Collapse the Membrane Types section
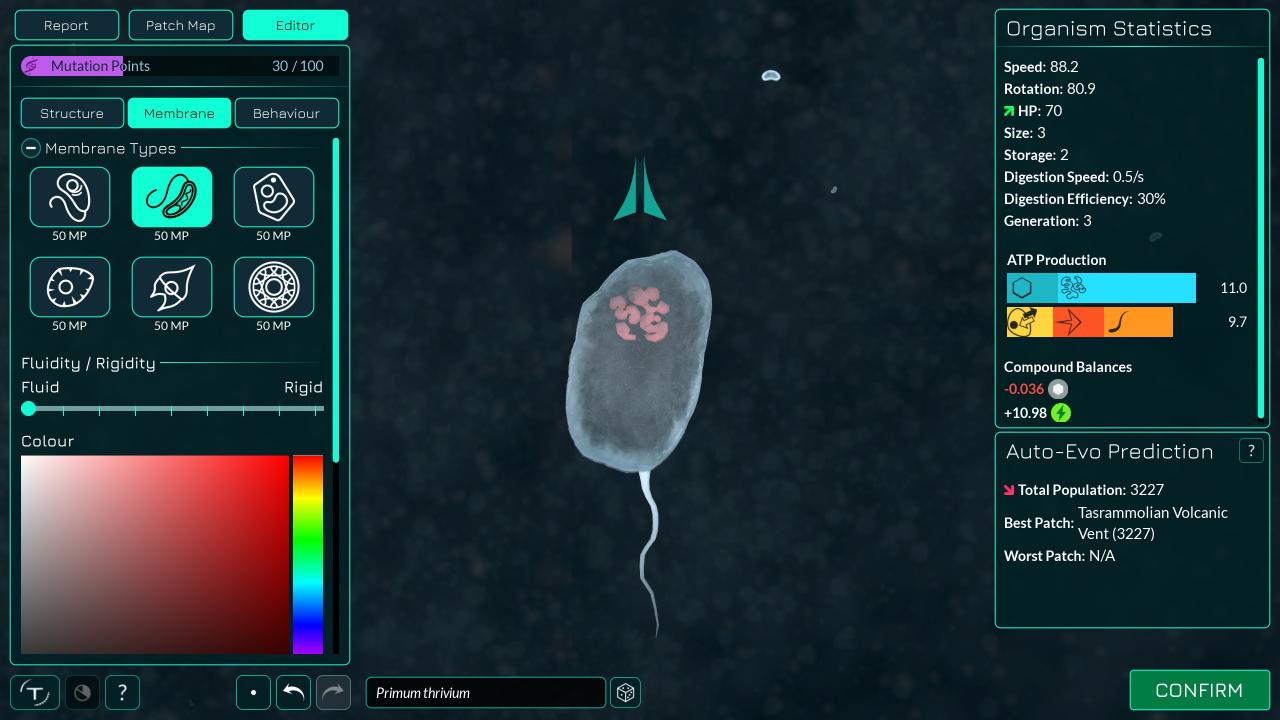1280x720 pixels. (x=31, y=148)
